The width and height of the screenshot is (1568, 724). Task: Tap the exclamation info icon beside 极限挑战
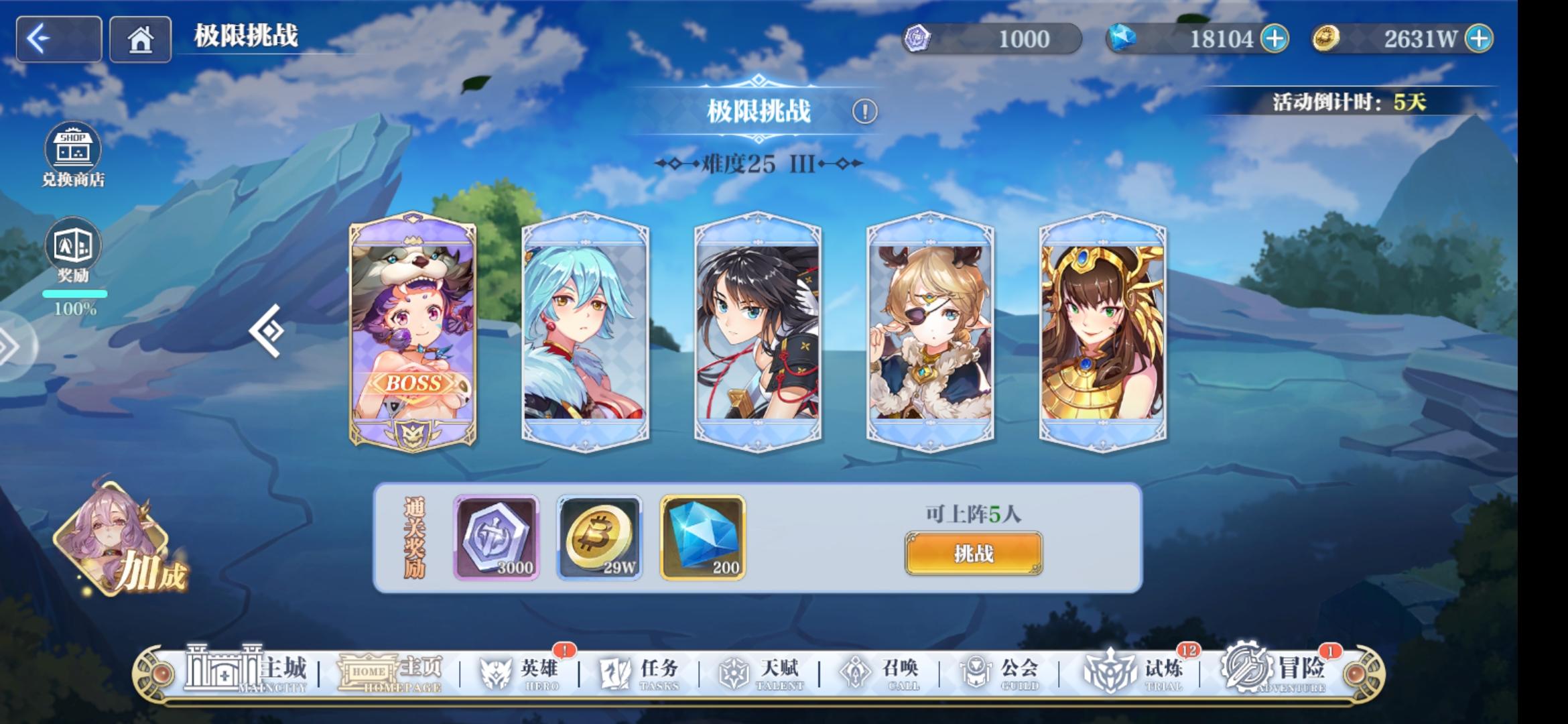pos(864,113)
